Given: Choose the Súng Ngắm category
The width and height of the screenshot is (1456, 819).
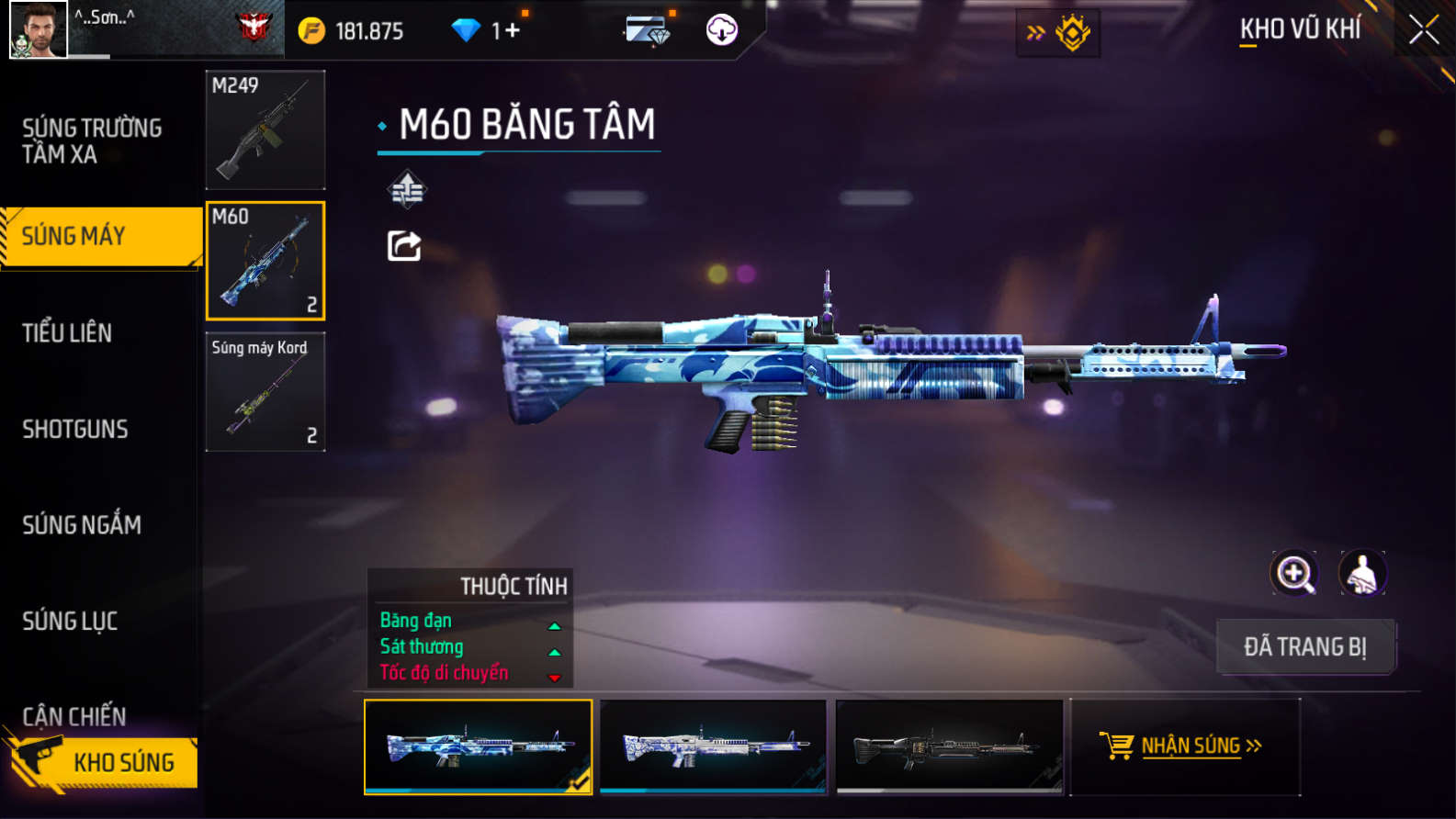Looking at the screenshot, I should 82,524.
